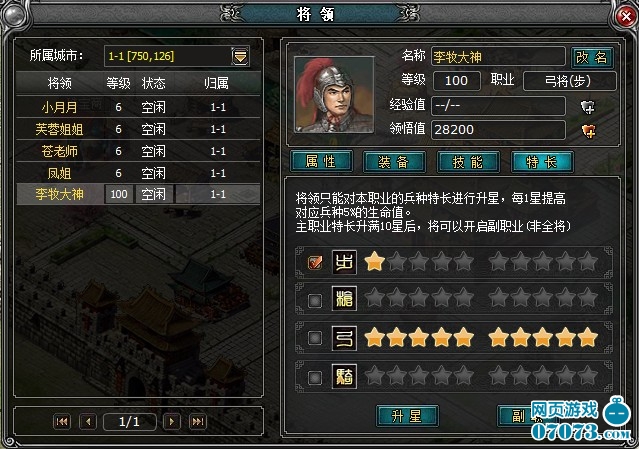Click the plus icon beside 经验值
This screenshot has width=639, height=449.
click(x=588, y=105)
